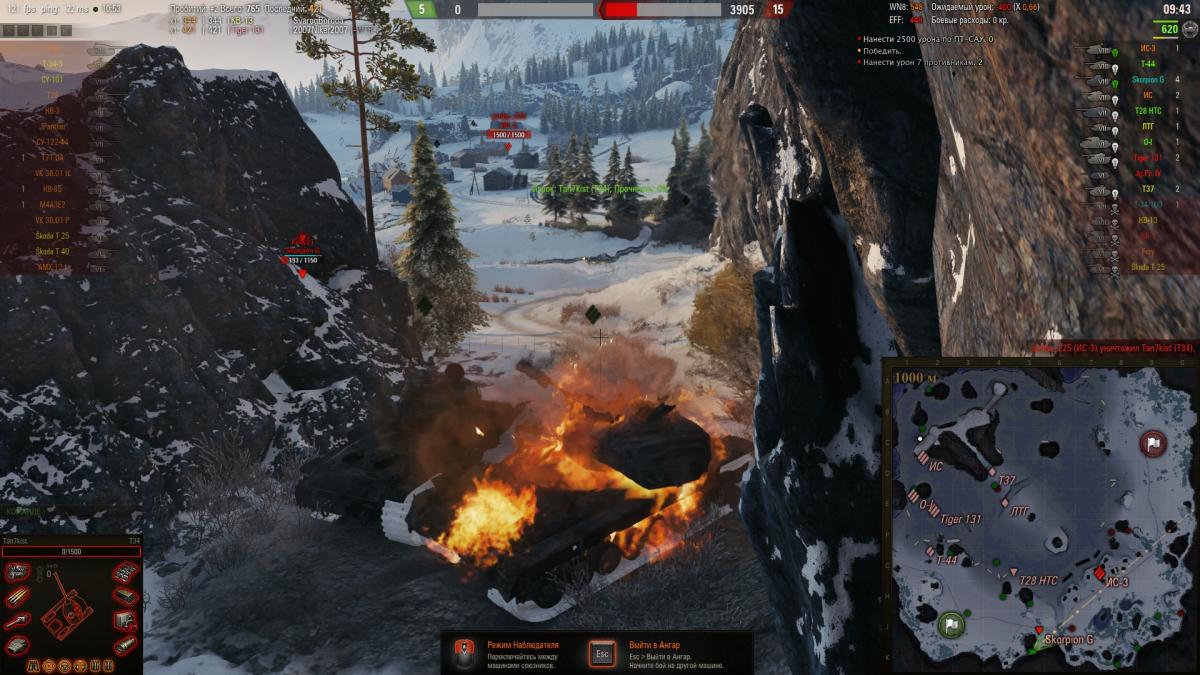Click the spectator mode mouse icon

tap(464, 654)
